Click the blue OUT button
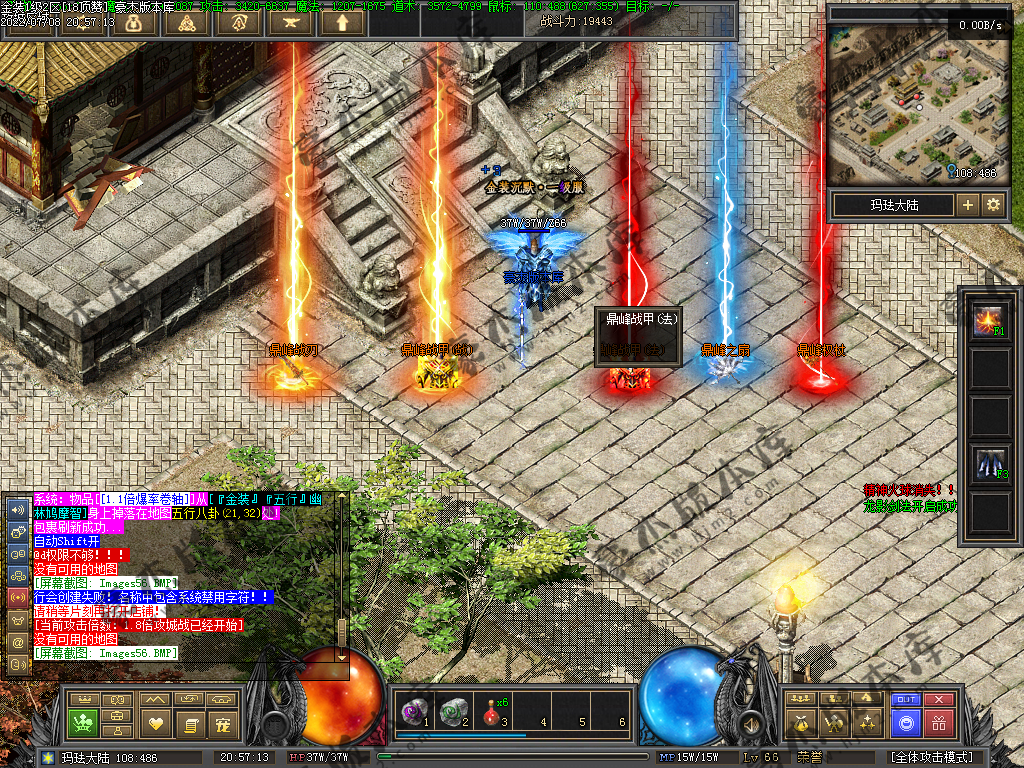The width and height of the screenshot is (1024, 768). pyautogui.click(x=906, y=699)
